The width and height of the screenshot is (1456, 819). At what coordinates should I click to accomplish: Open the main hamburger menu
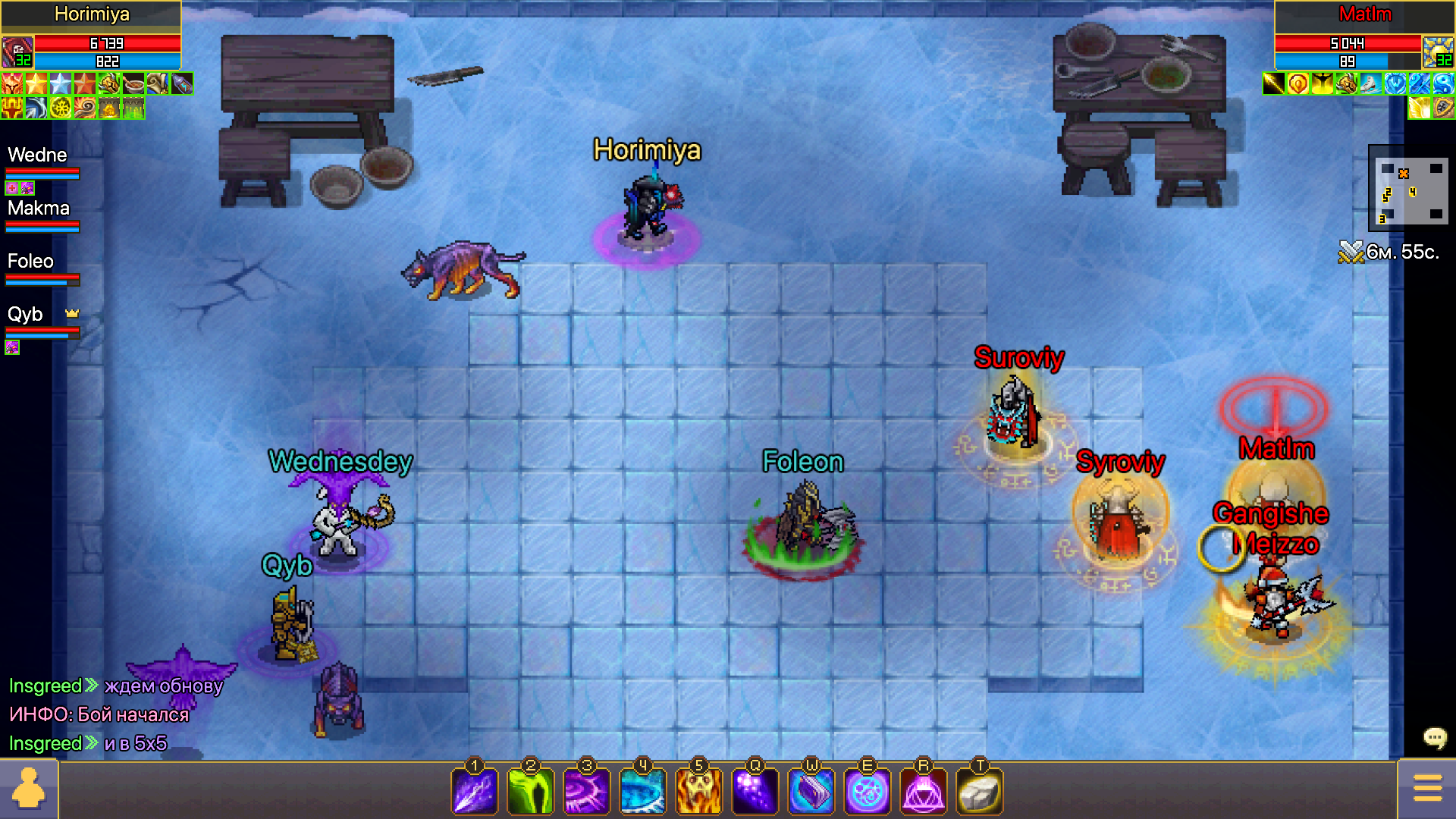tap(1427, 789)
